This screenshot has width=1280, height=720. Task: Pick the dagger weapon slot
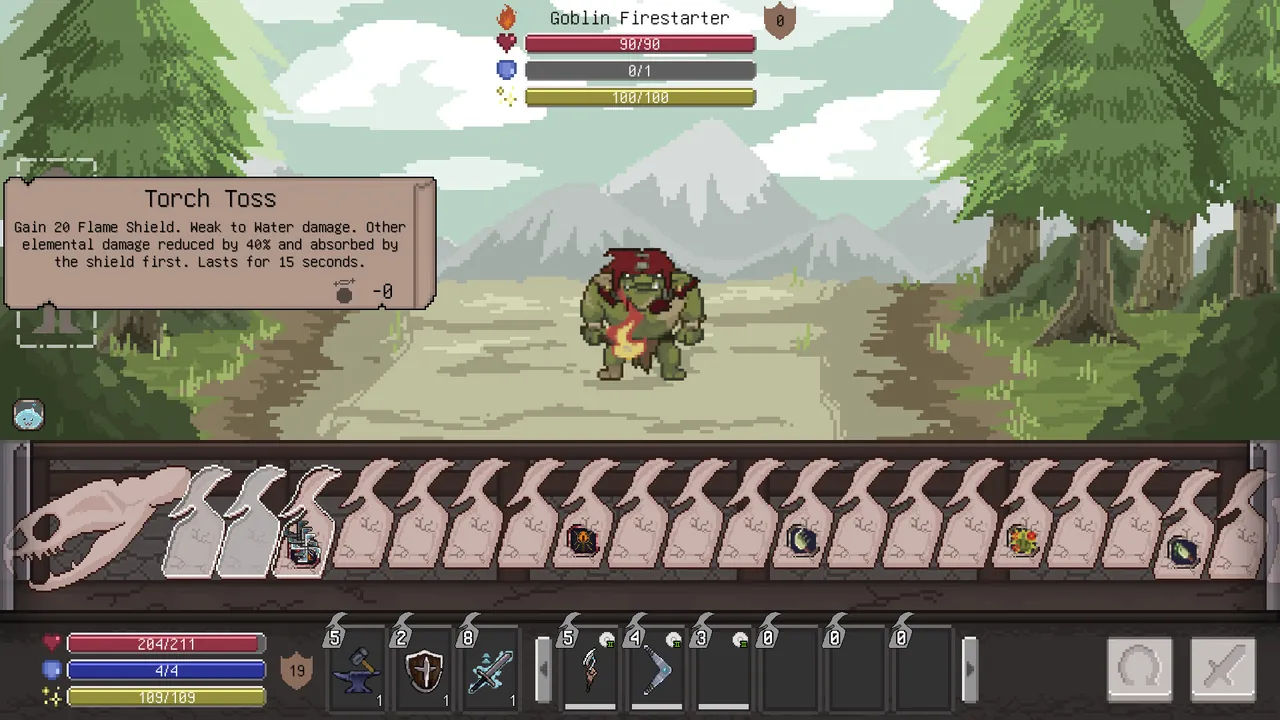pos(590,670)
